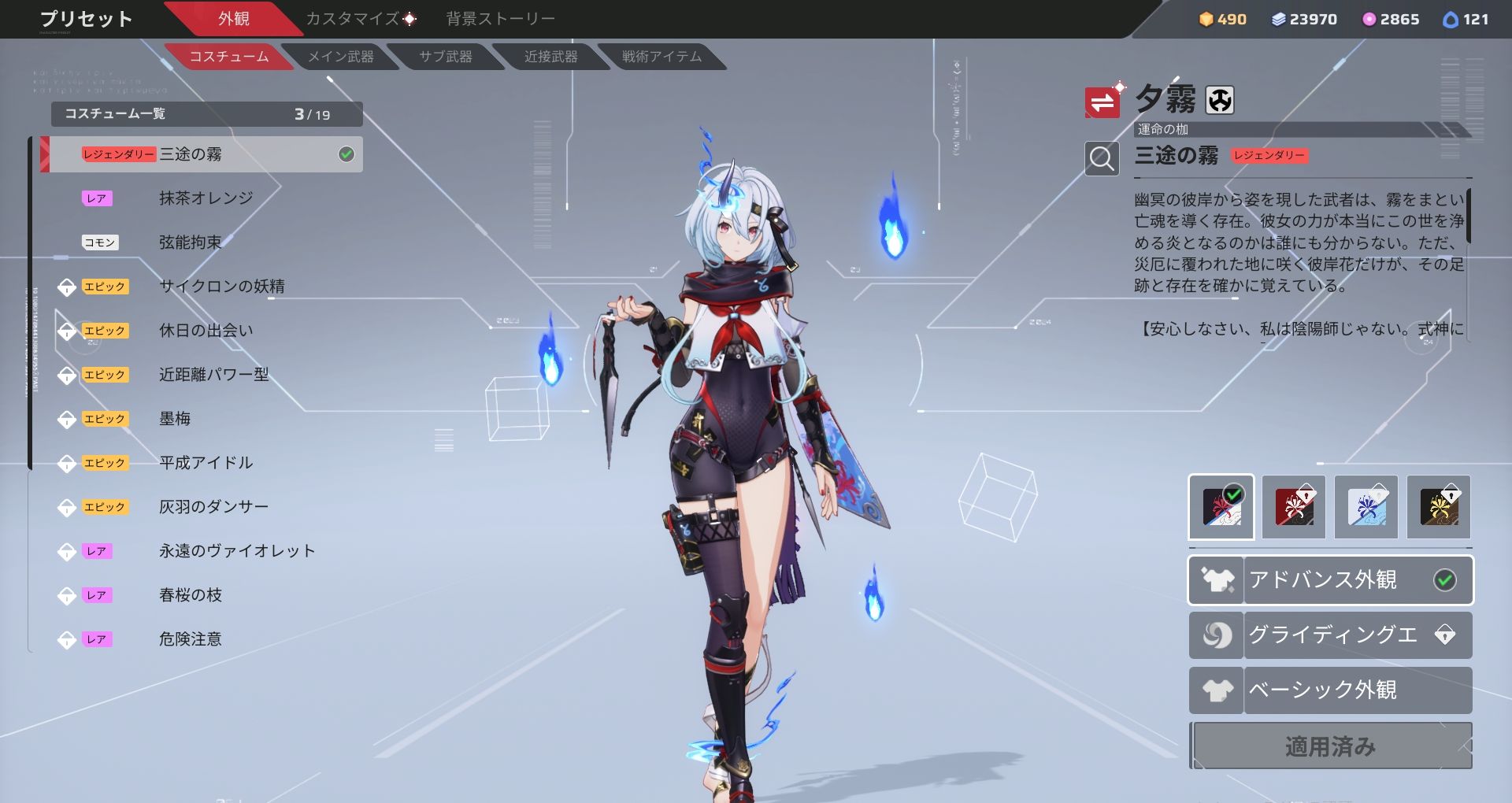Viewport: 1512px width, 803px height.
Task: Click the magnifier preview icon
Action: coord(1102,159)
